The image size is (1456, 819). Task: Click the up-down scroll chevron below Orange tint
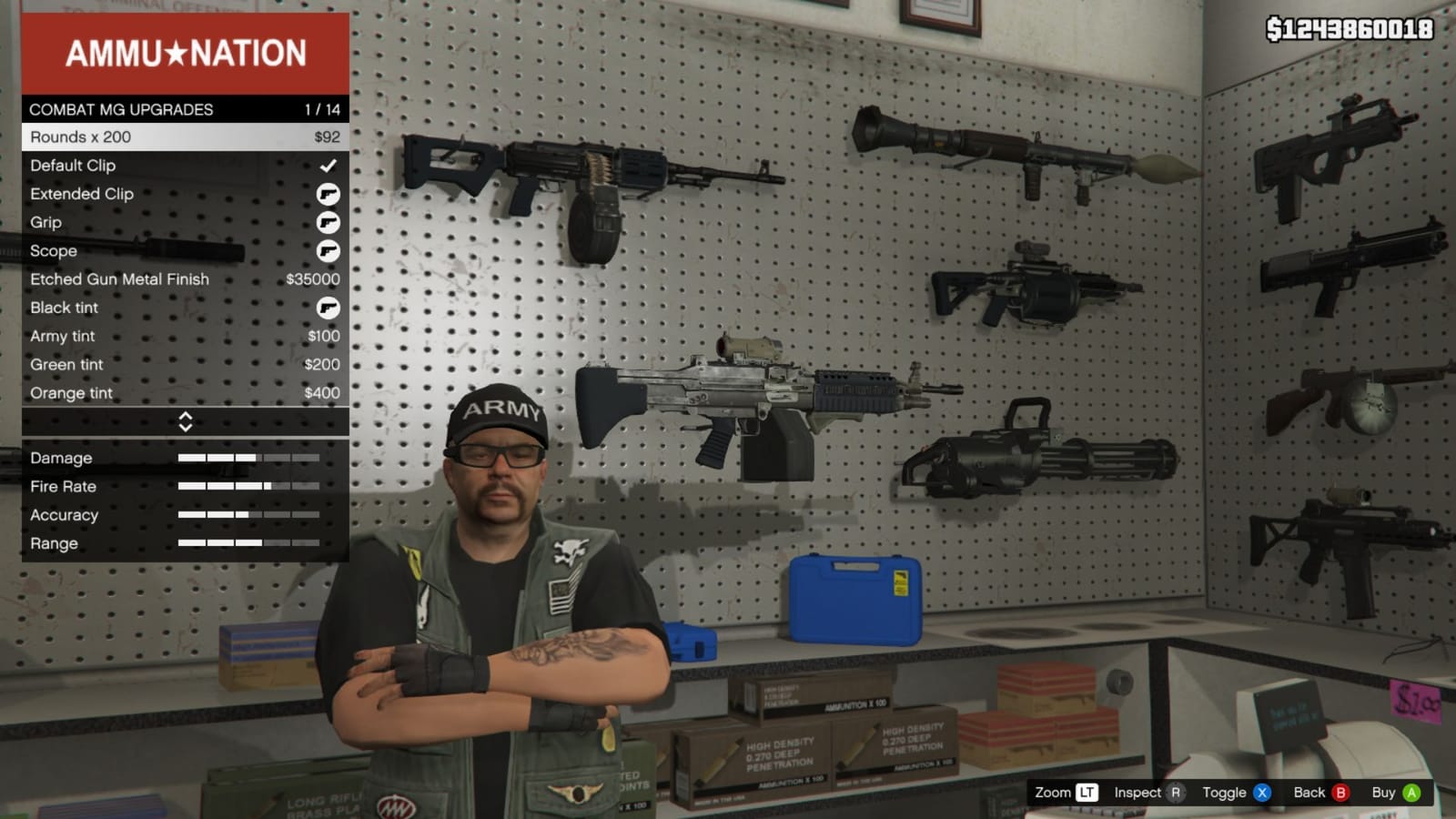[x=187, y=421]
